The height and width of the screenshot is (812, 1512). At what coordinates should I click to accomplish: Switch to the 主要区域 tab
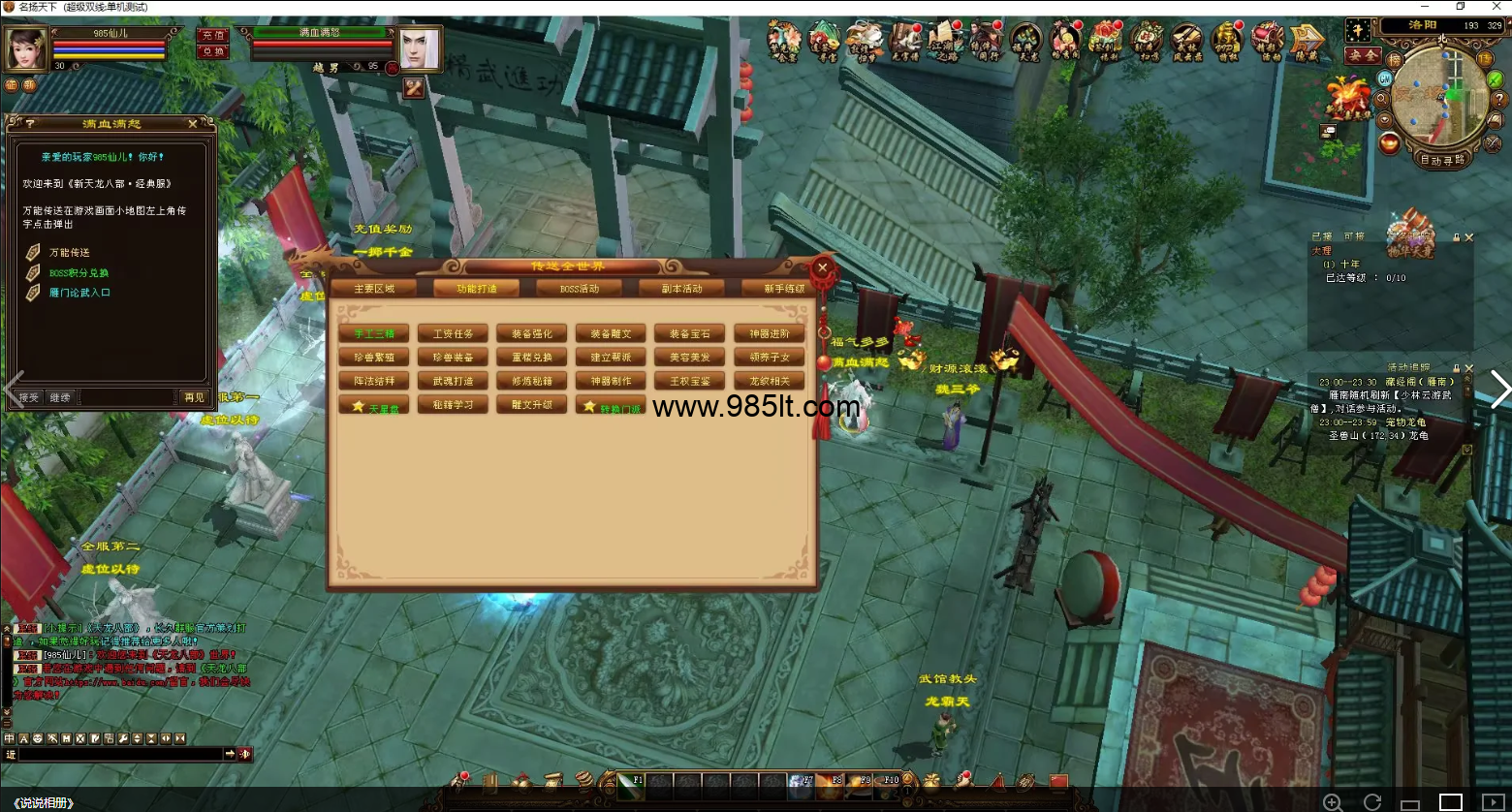pos(374,289)
